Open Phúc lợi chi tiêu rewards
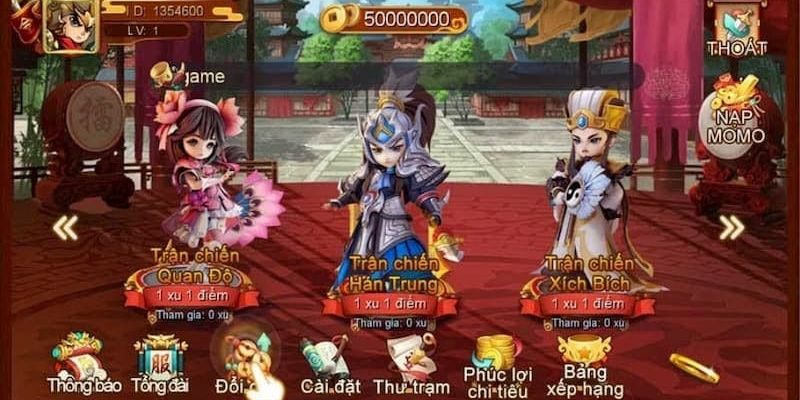This screenshot has height=400, width=800. (497, 362)
